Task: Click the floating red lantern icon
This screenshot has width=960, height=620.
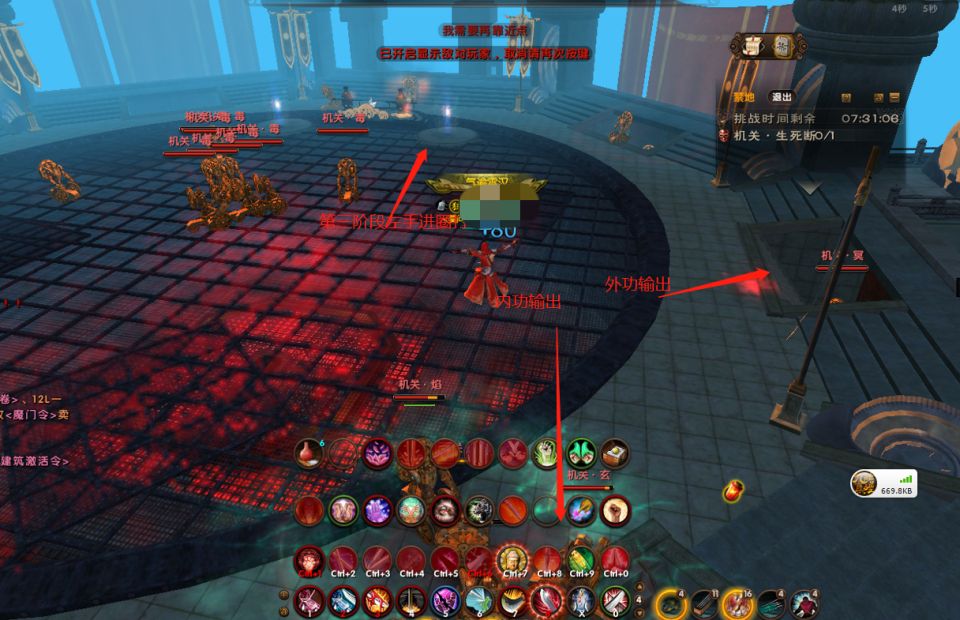Action: 733,491
